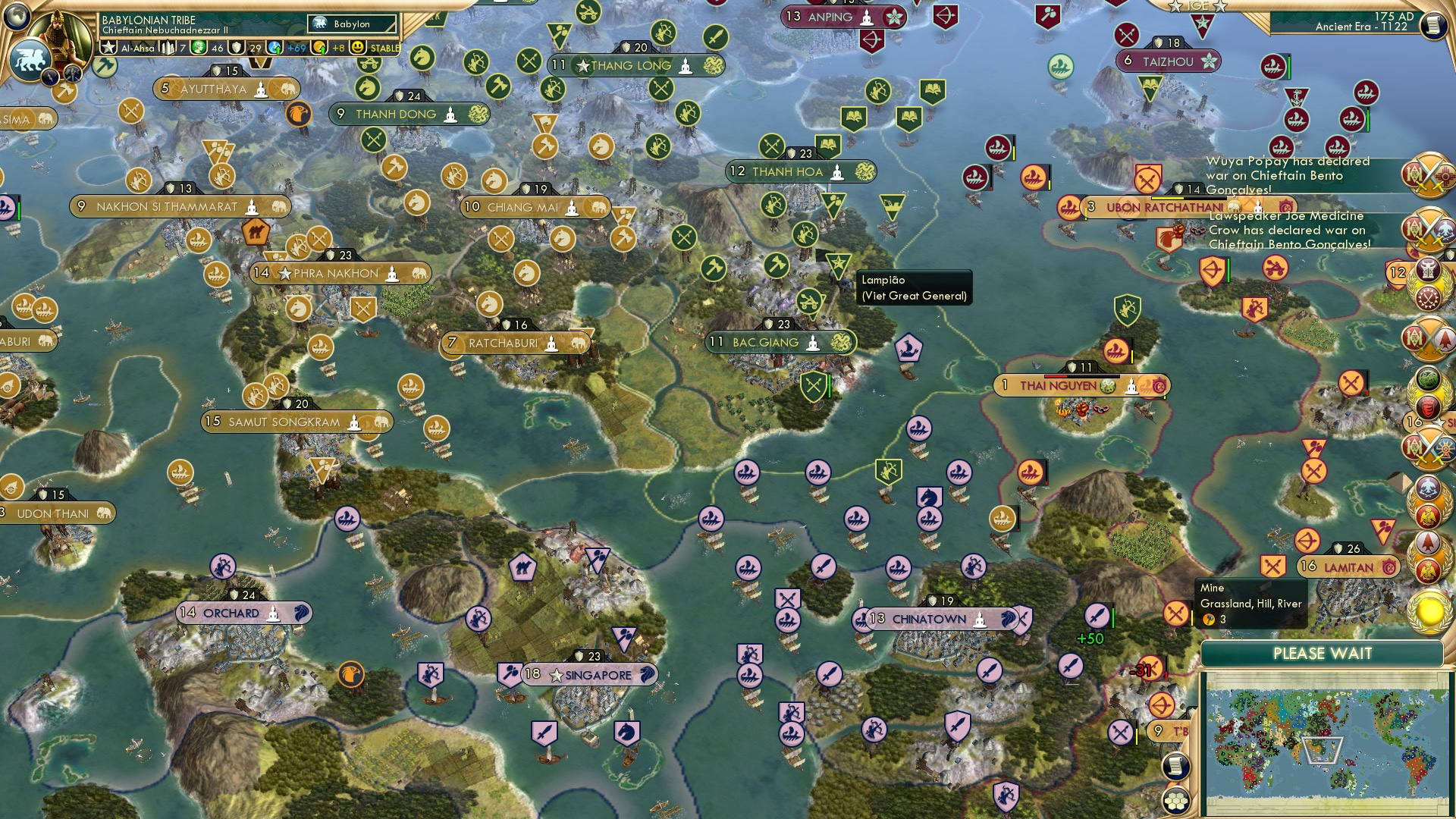Click the globe strategic view icon top-left
1456x819 pixels.
click(17, 14)
